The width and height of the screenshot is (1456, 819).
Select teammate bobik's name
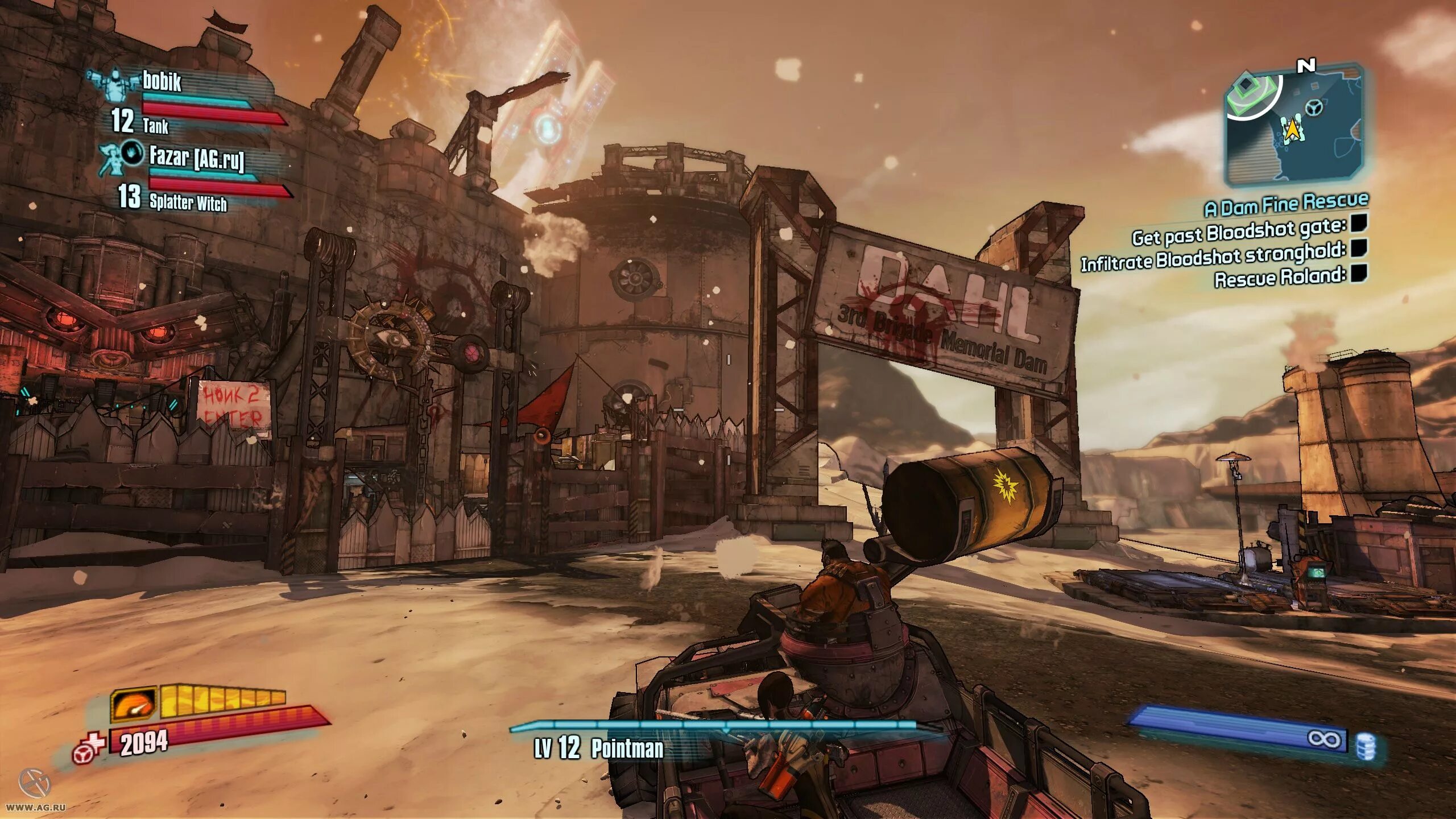[x=162, y=82]
